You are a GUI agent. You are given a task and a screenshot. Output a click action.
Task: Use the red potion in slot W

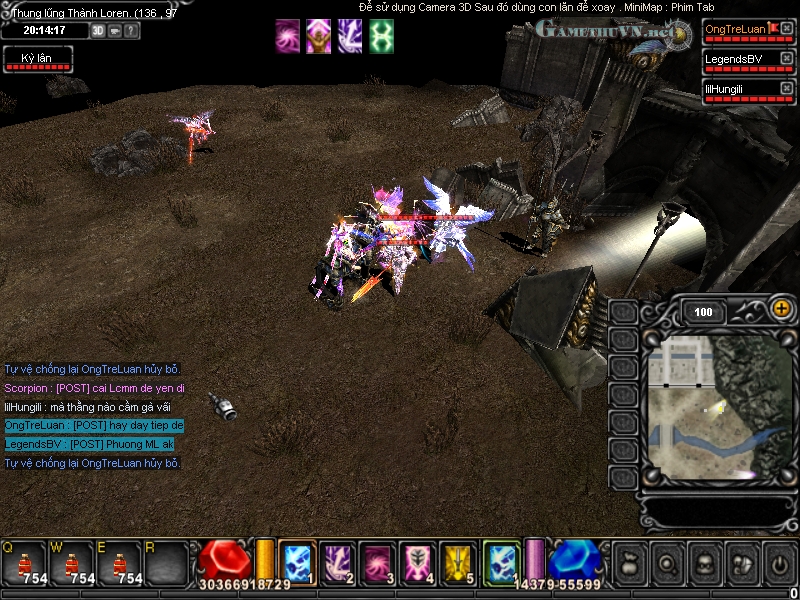[x=72, y=563]
